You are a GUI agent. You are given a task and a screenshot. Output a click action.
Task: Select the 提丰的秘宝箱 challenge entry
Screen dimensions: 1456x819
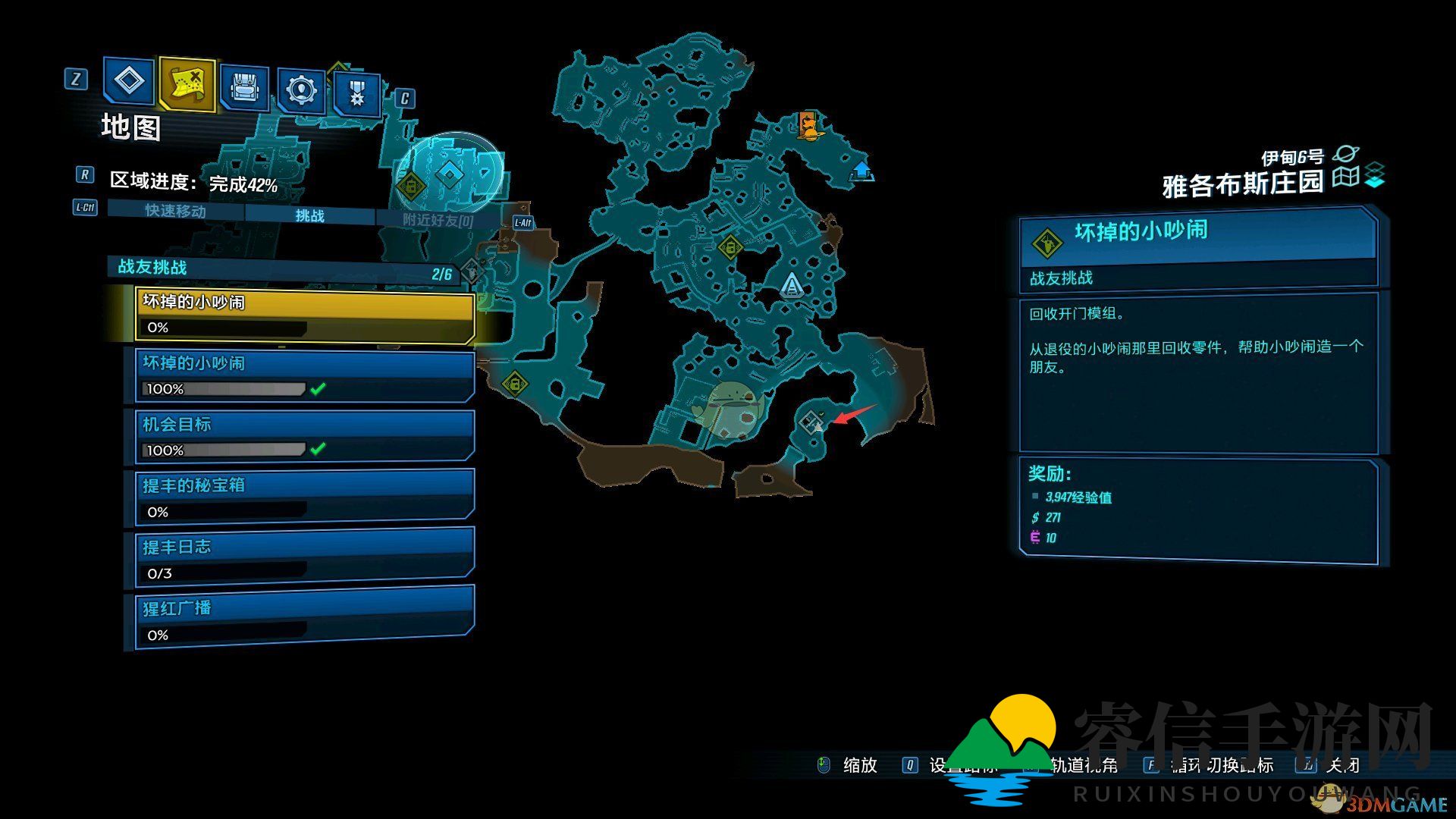pos(304,498)
